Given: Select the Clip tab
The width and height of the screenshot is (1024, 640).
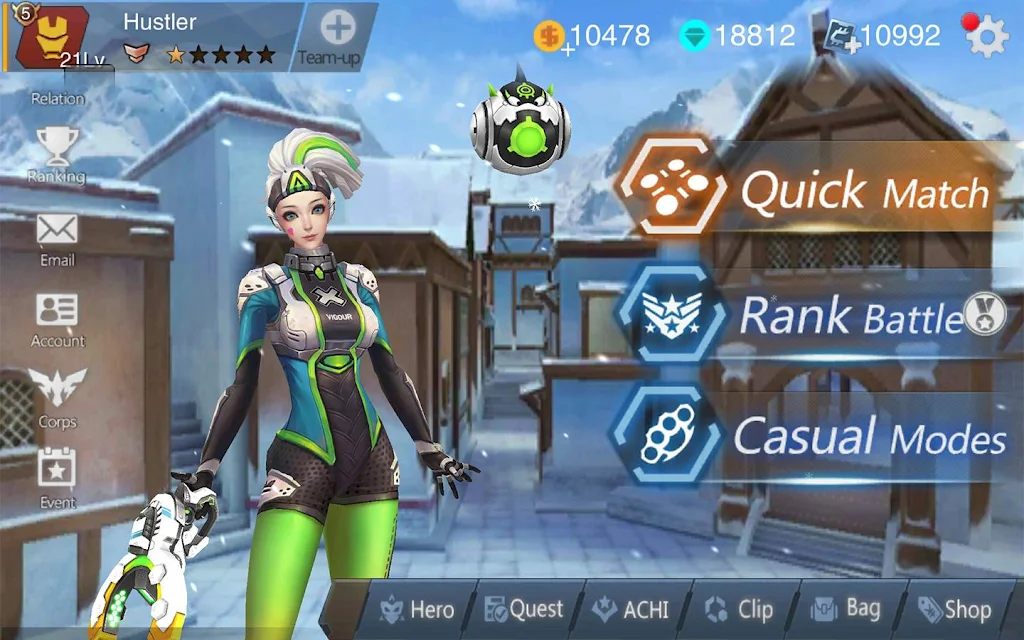Looking at the screenshot, I should point(740,609).
